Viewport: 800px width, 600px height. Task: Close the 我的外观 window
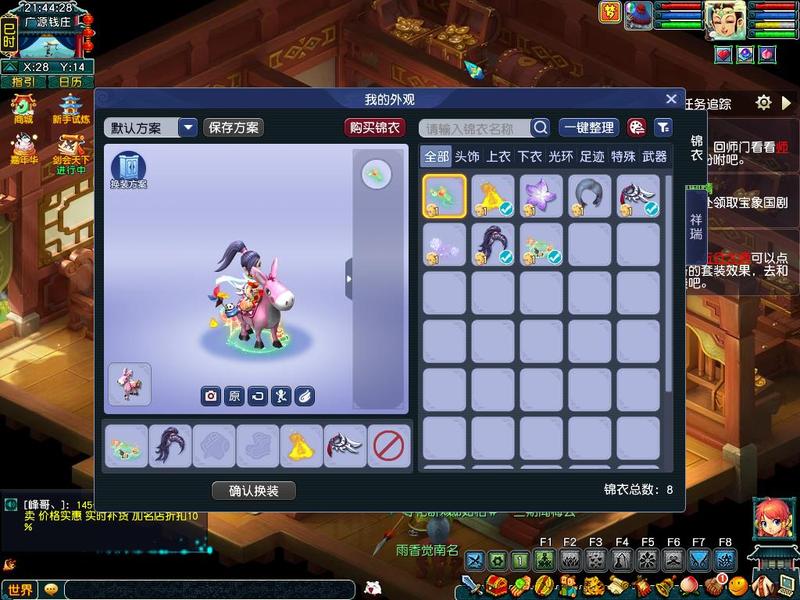coord(672,99)
